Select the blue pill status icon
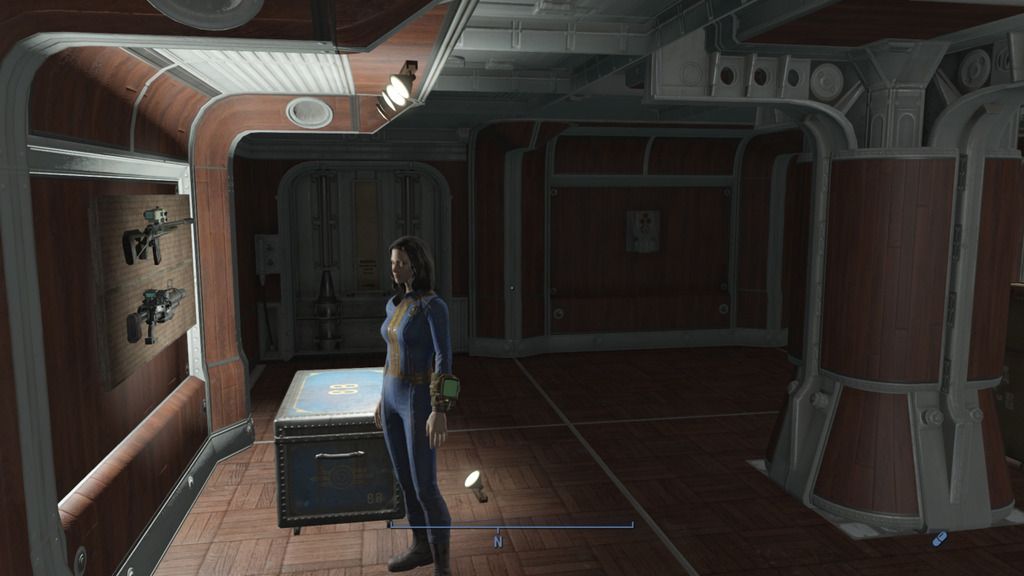The width and height of the screenshot is (1024, 576). [x=939, y=539]
